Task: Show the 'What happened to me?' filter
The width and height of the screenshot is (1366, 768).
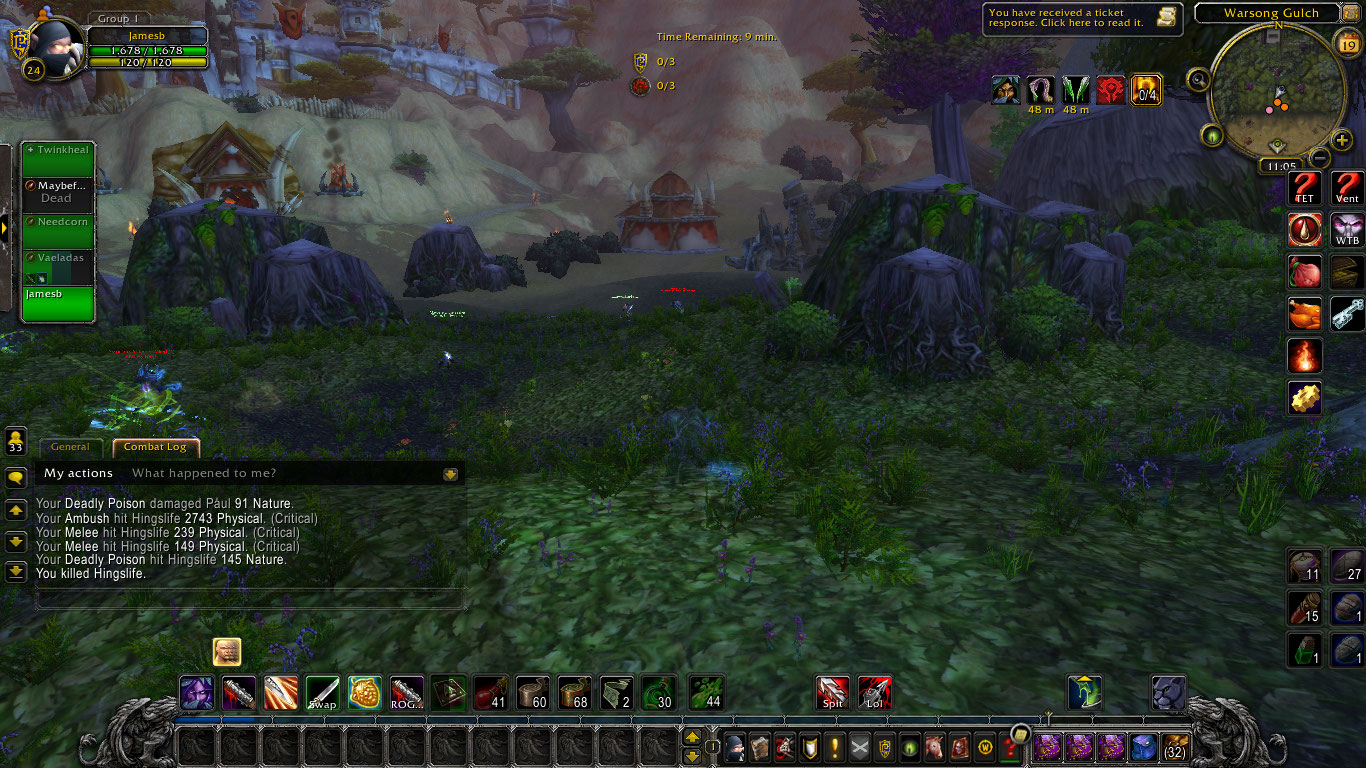Action: tap(204, 473)
